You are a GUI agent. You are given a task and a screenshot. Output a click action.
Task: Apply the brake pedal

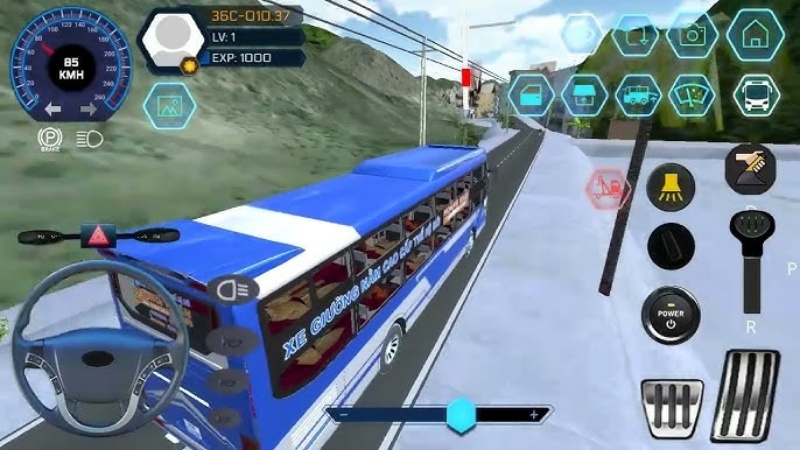point(672,407)
